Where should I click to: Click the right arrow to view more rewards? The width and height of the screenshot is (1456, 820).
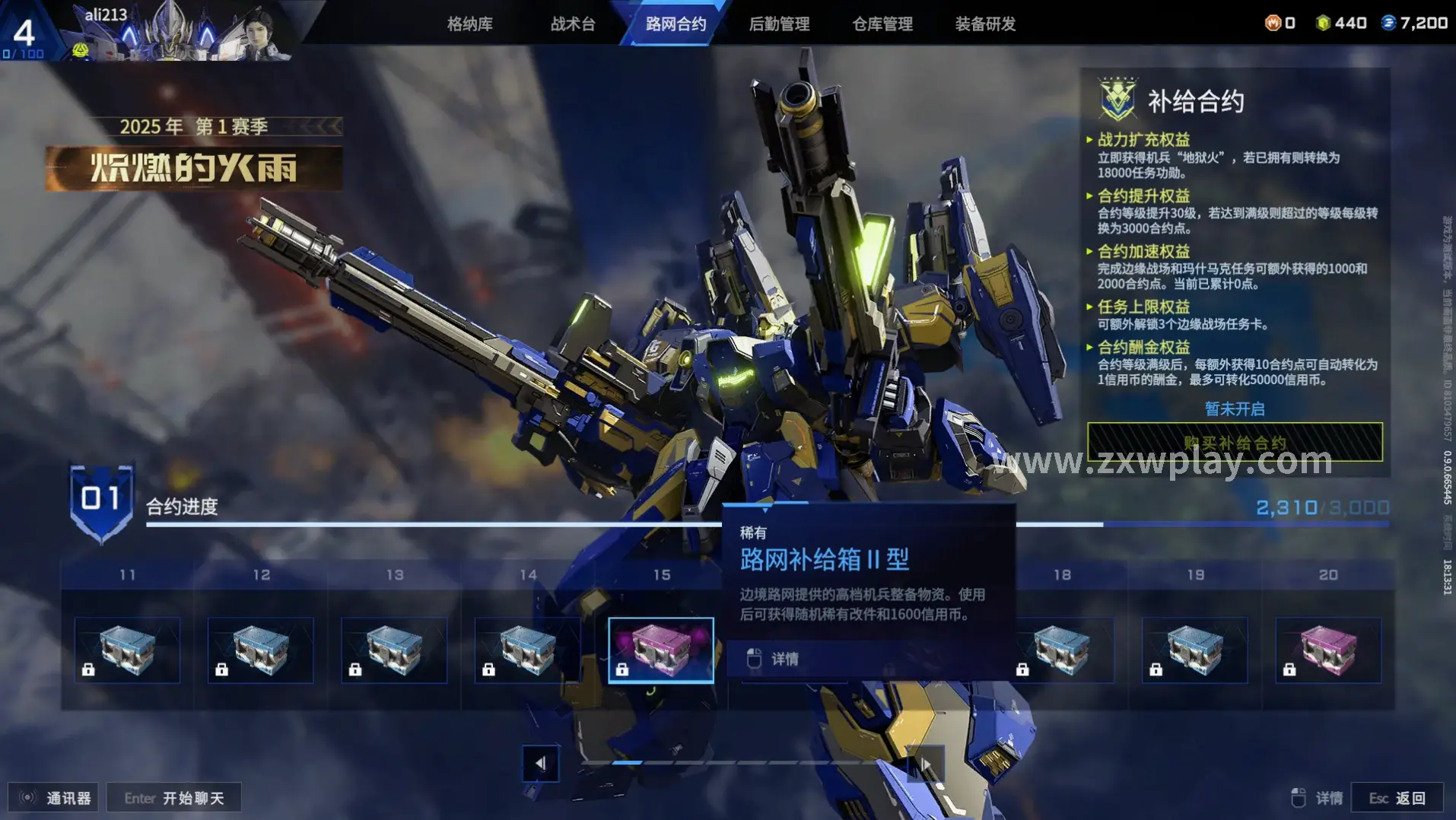click(927, 762)
